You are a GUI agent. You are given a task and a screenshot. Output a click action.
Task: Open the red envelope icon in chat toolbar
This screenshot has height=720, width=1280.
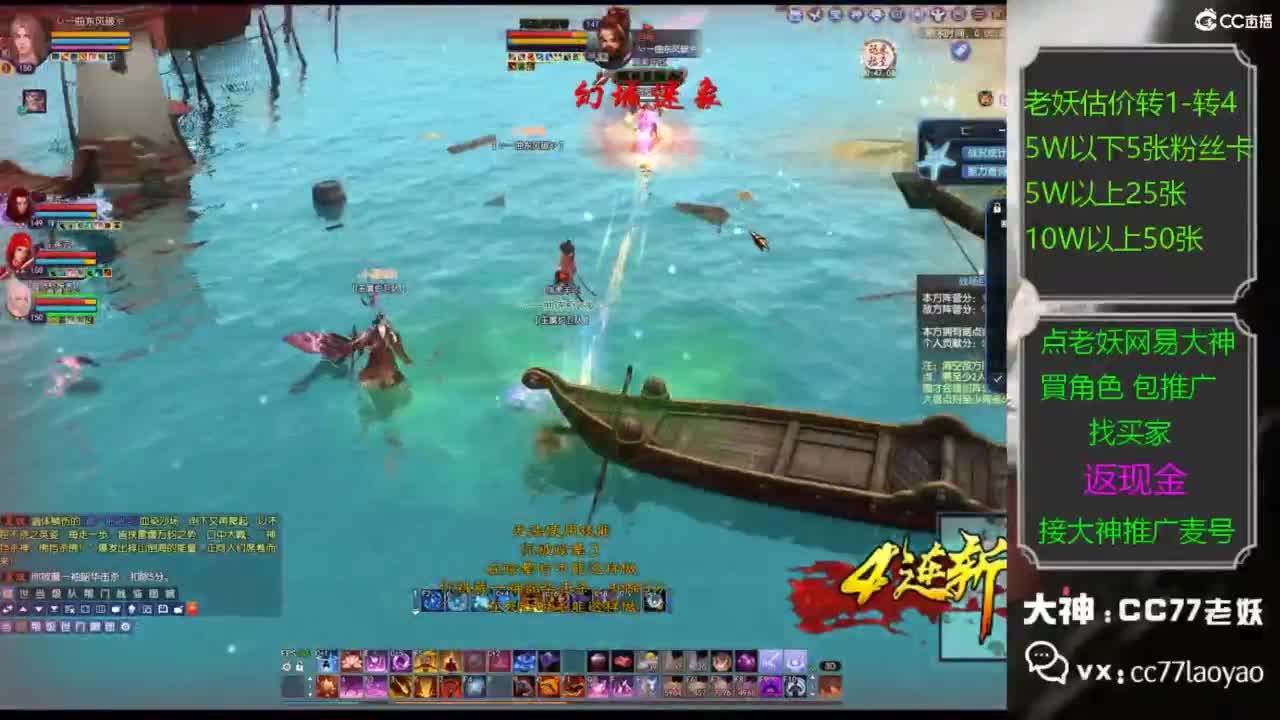(192, 609)
